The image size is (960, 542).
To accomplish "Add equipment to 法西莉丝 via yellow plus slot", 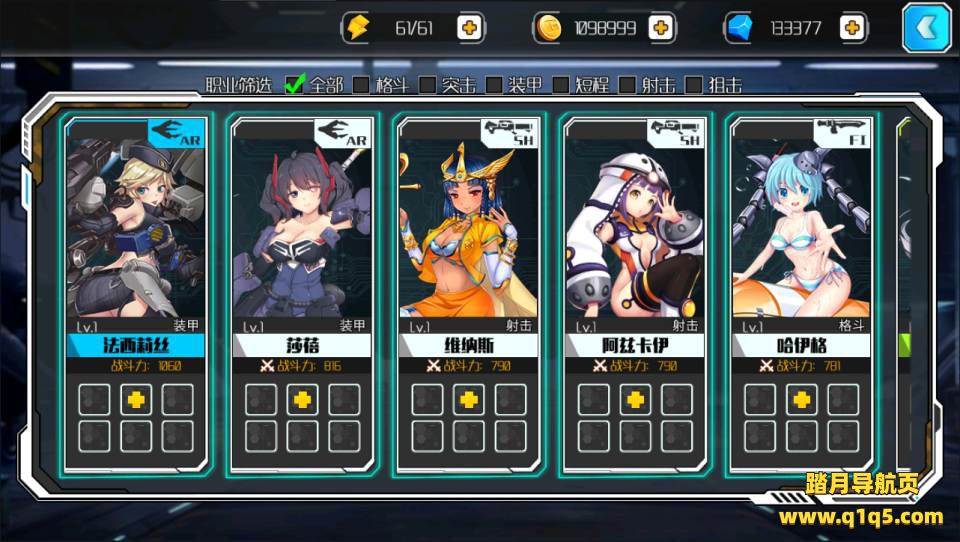I will click(x=136, y=399).
